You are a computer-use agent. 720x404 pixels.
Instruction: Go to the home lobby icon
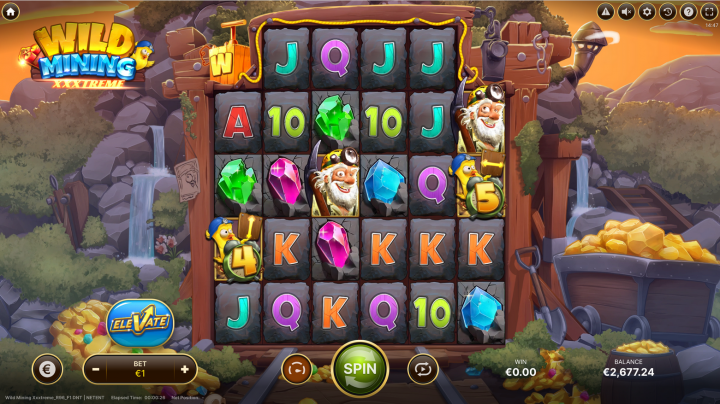[x=11, y=11]
